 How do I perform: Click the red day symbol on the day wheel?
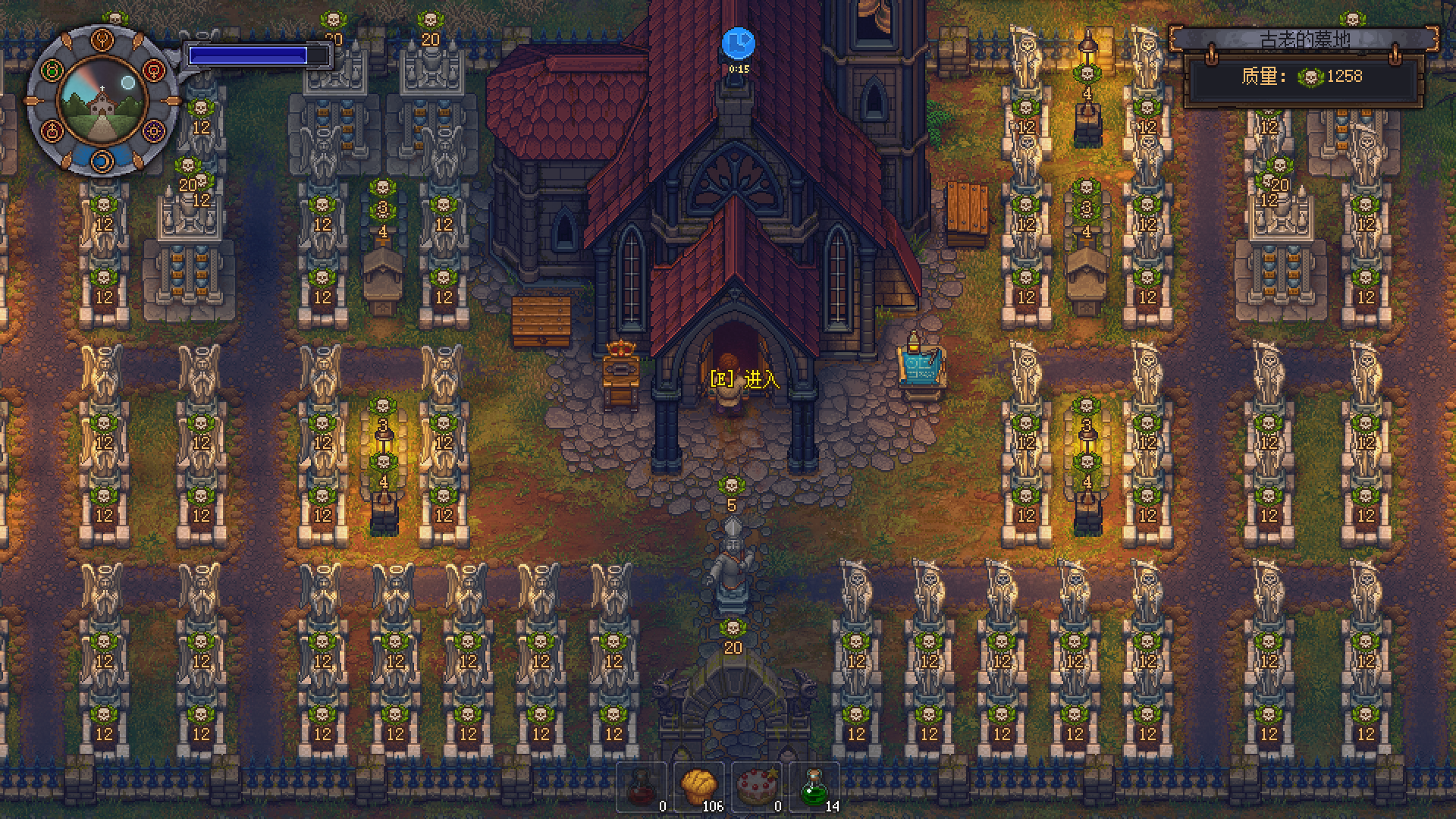[153, 69]
